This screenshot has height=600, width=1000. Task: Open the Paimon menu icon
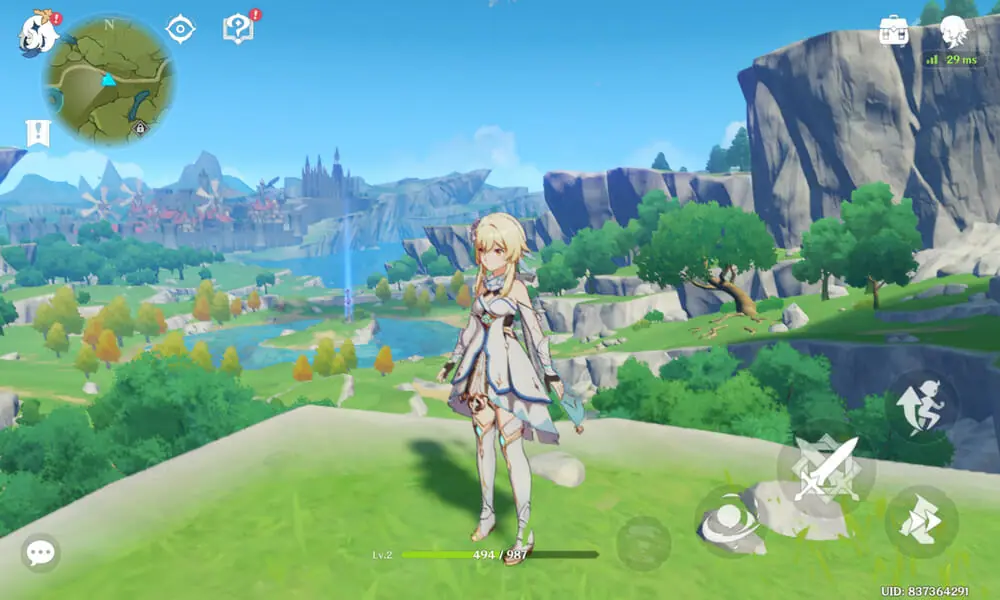pyautogui.click(x=37, y=34)
